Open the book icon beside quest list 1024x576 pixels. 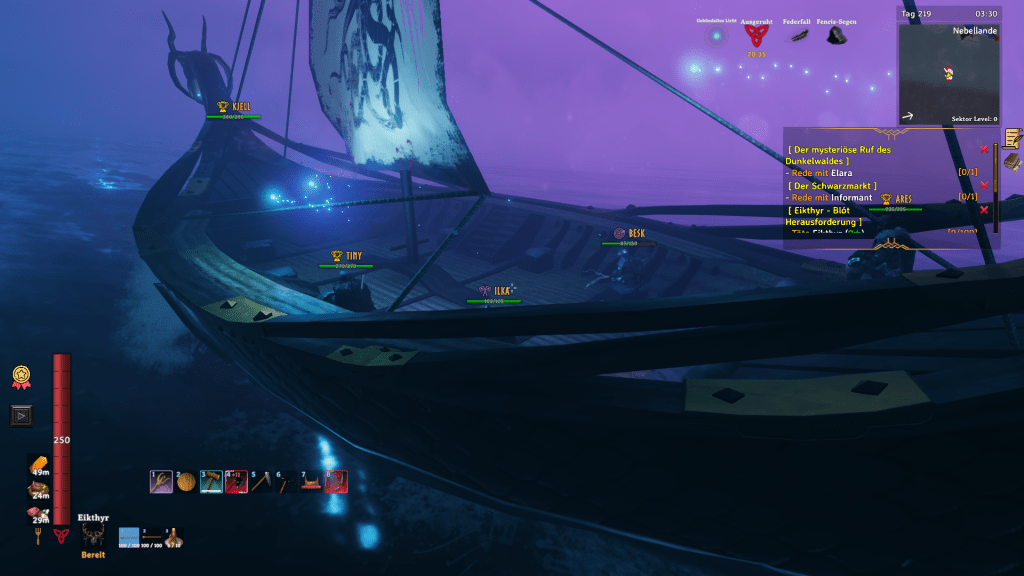tap(1012, 162)
